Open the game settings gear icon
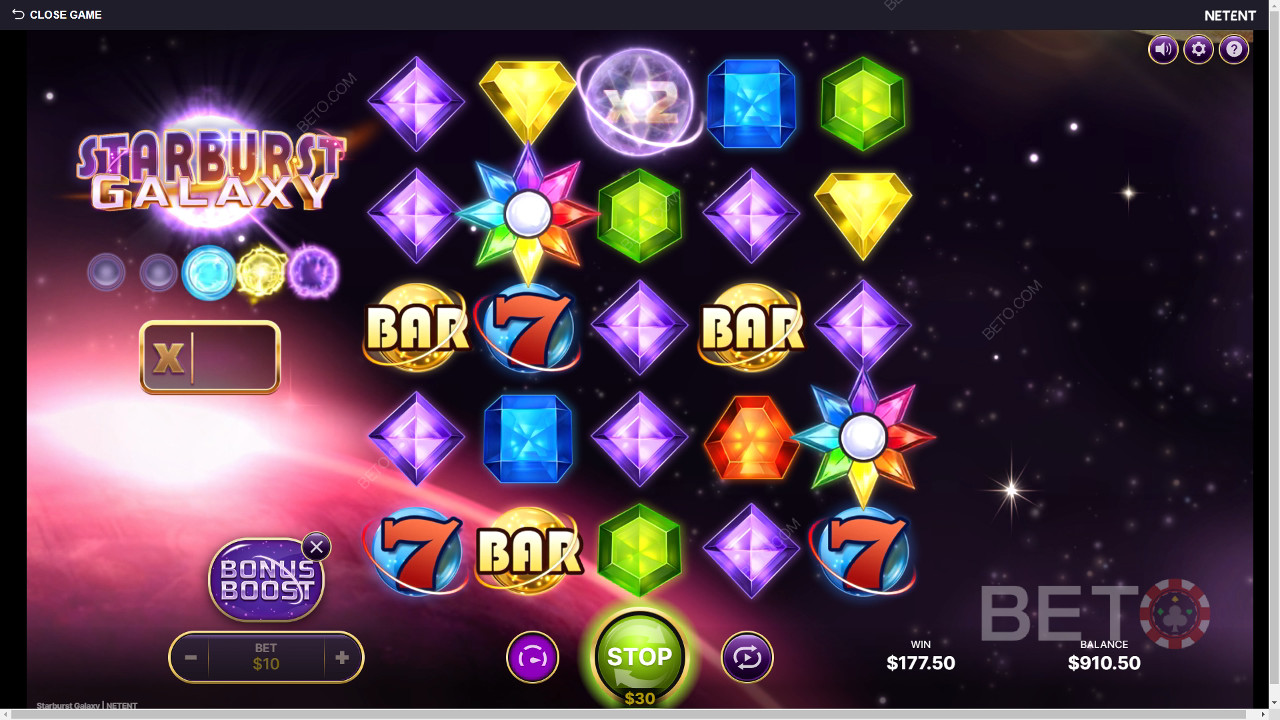Viewport: 1280px width, 720px height. 1198,49
